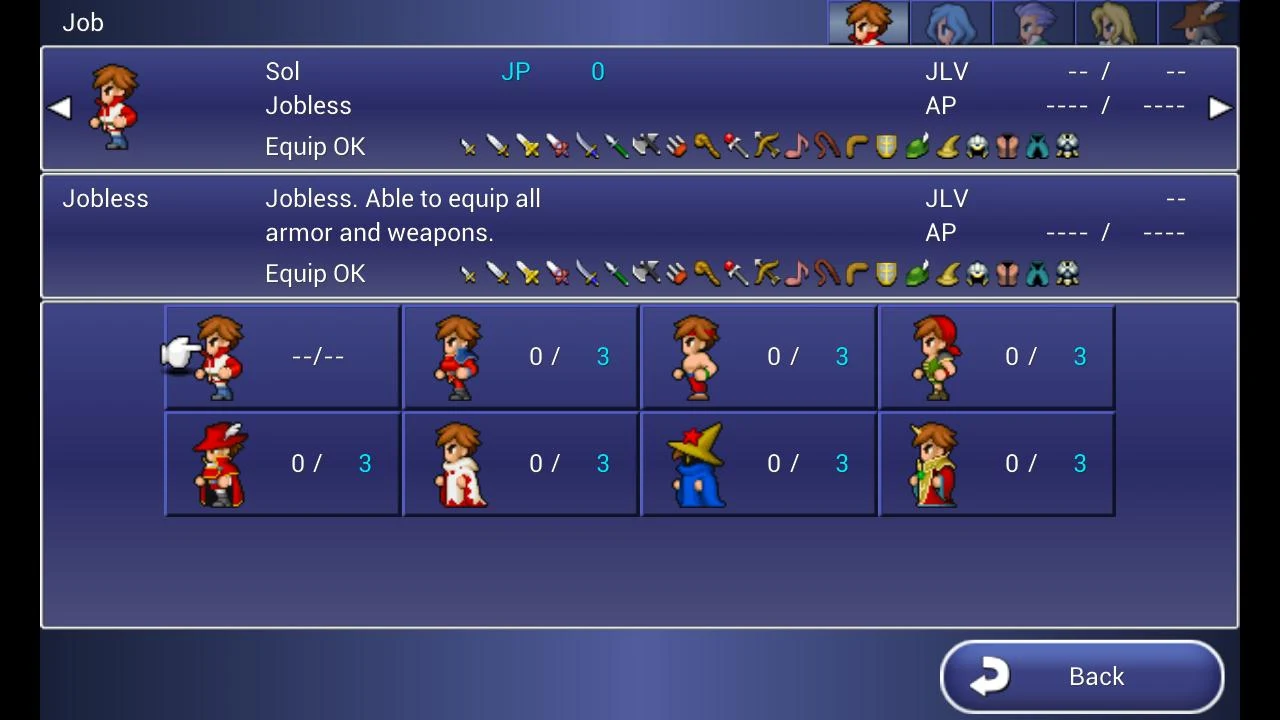
Task: Select the Red Mage job with feathered hat
Action: pyautogui.click(x=282, y=464)
